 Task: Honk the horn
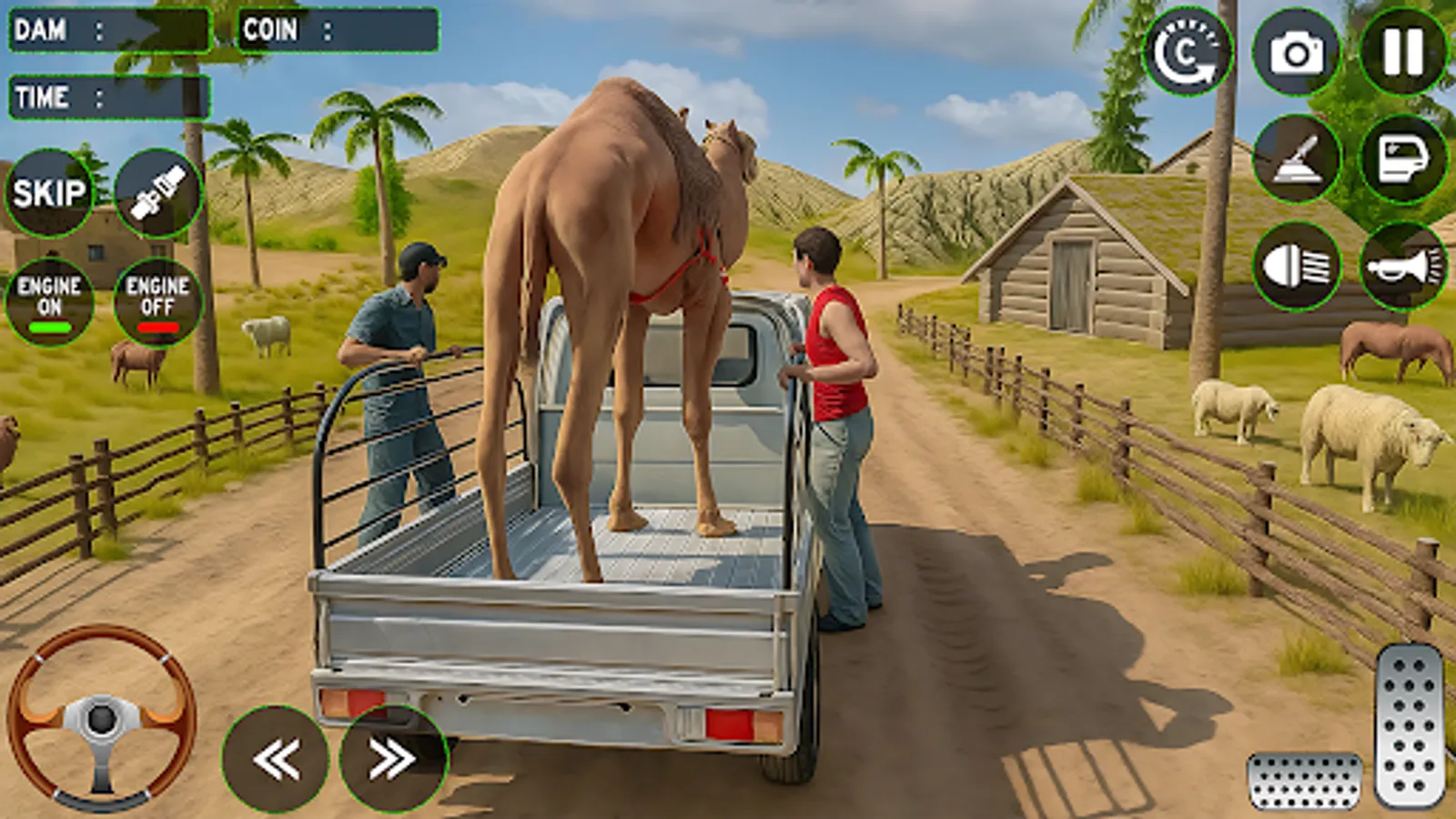point(1402,265)
